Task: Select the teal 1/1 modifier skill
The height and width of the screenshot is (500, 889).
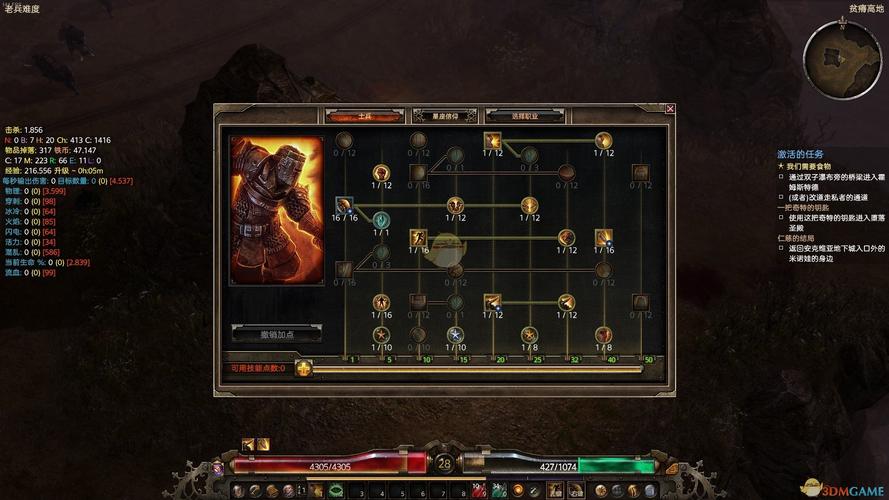Action: click(x=381, y=220)
